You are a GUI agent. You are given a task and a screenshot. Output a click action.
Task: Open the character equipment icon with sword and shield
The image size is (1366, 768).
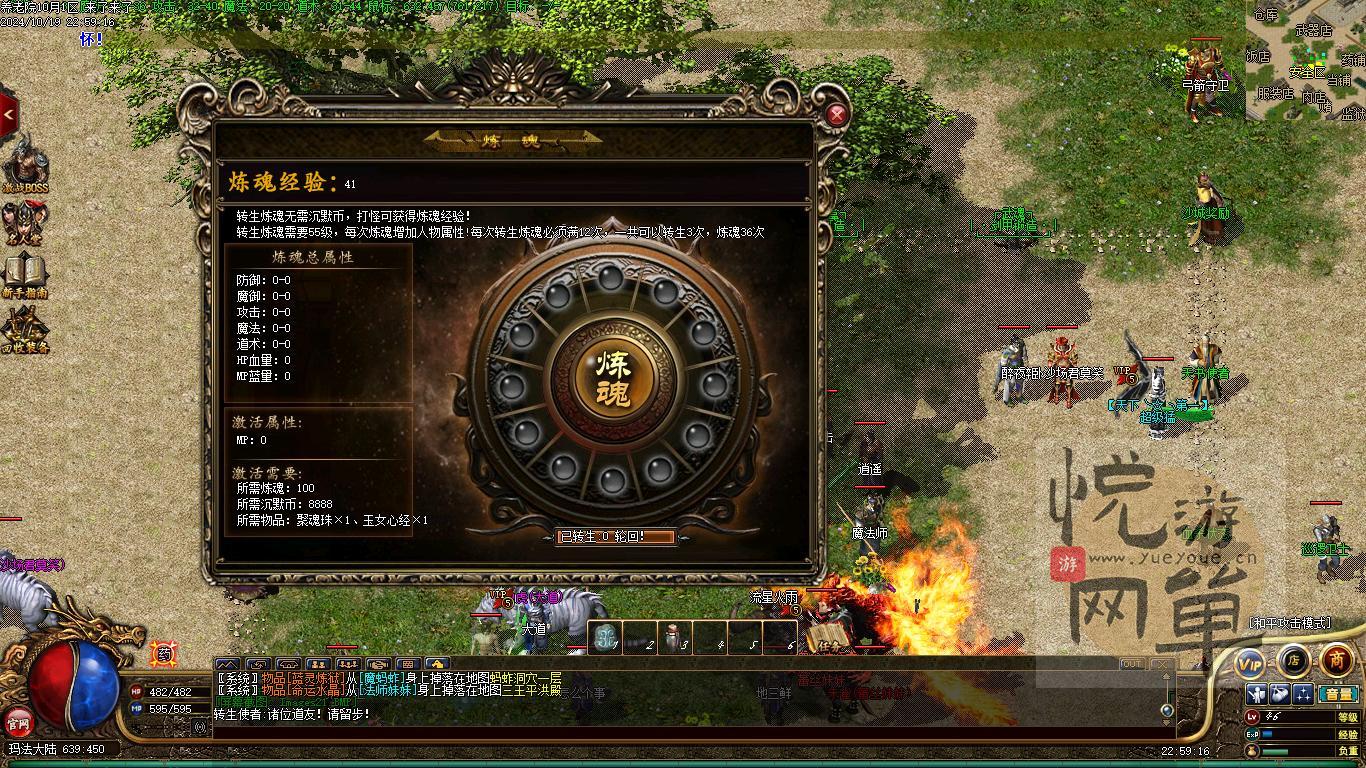pos(1257,694)
